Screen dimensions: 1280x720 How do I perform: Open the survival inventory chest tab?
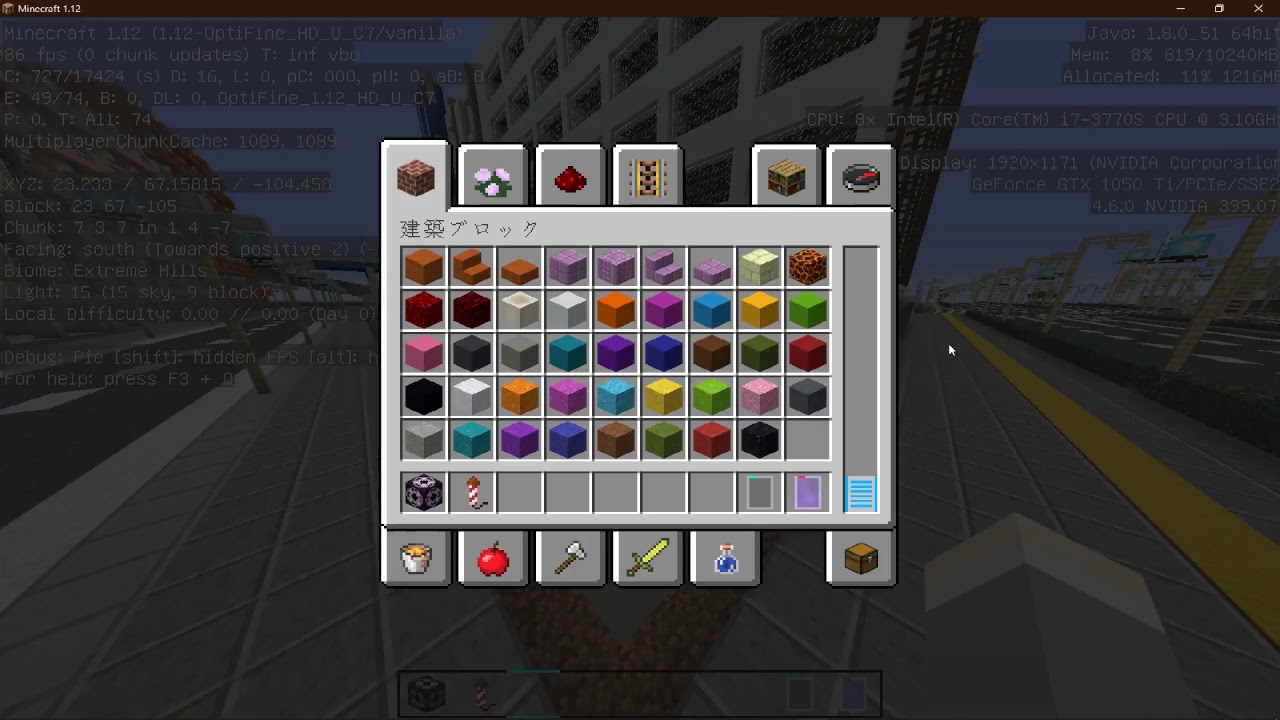click(860, 558)
